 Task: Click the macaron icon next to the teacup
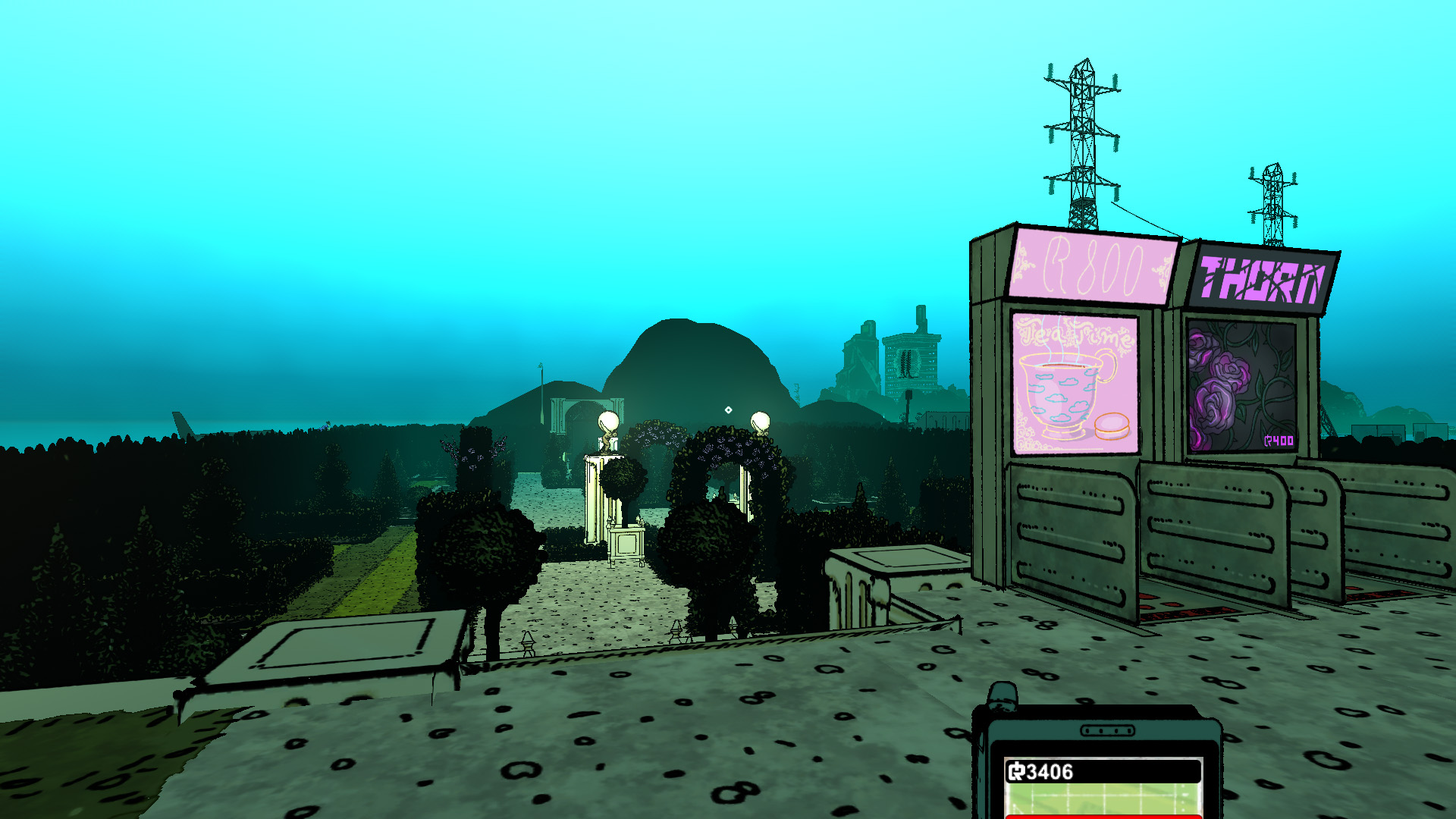pos(1111,427)
